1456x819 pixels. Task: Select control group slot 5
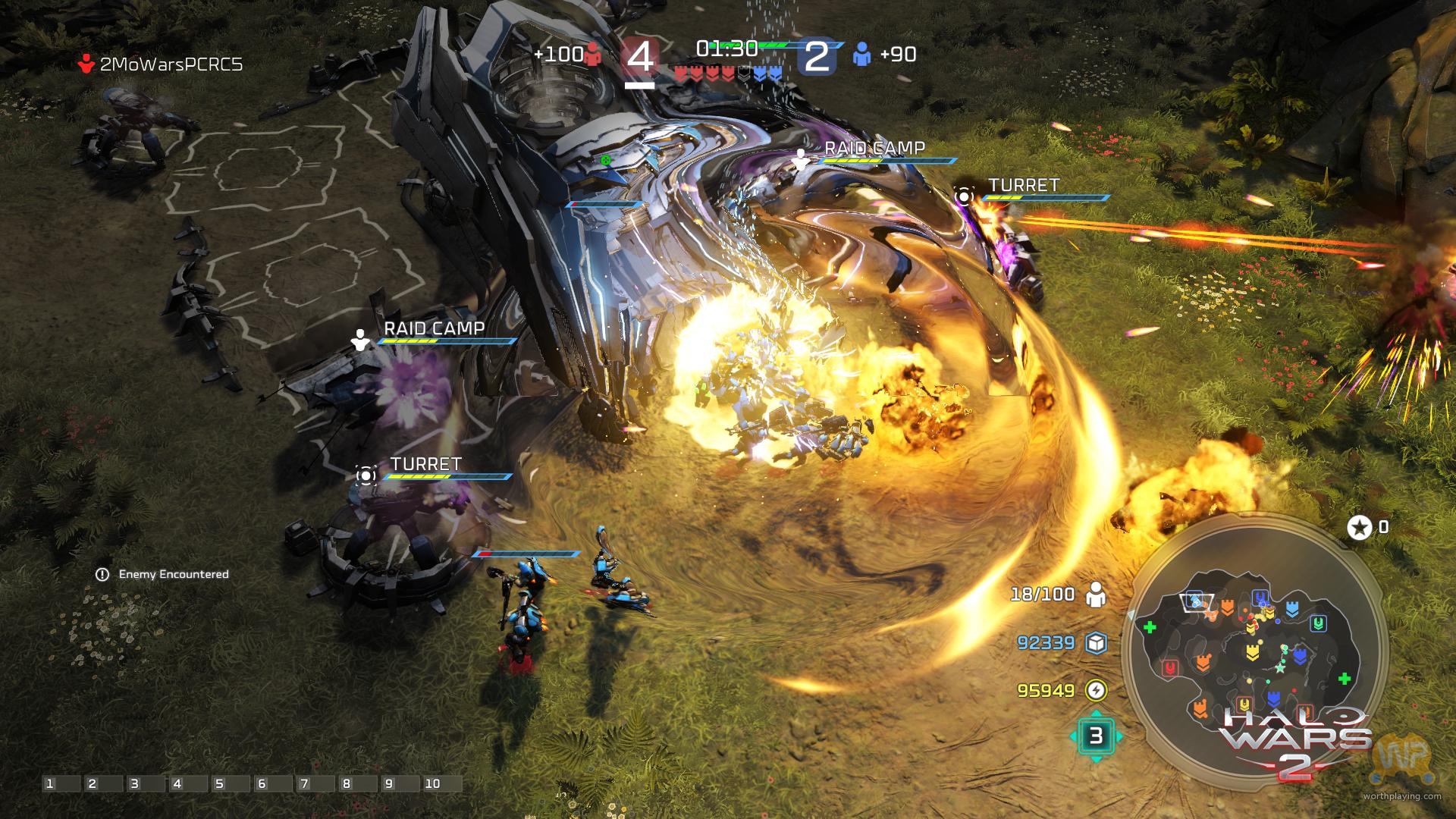[x=220, y=783]
